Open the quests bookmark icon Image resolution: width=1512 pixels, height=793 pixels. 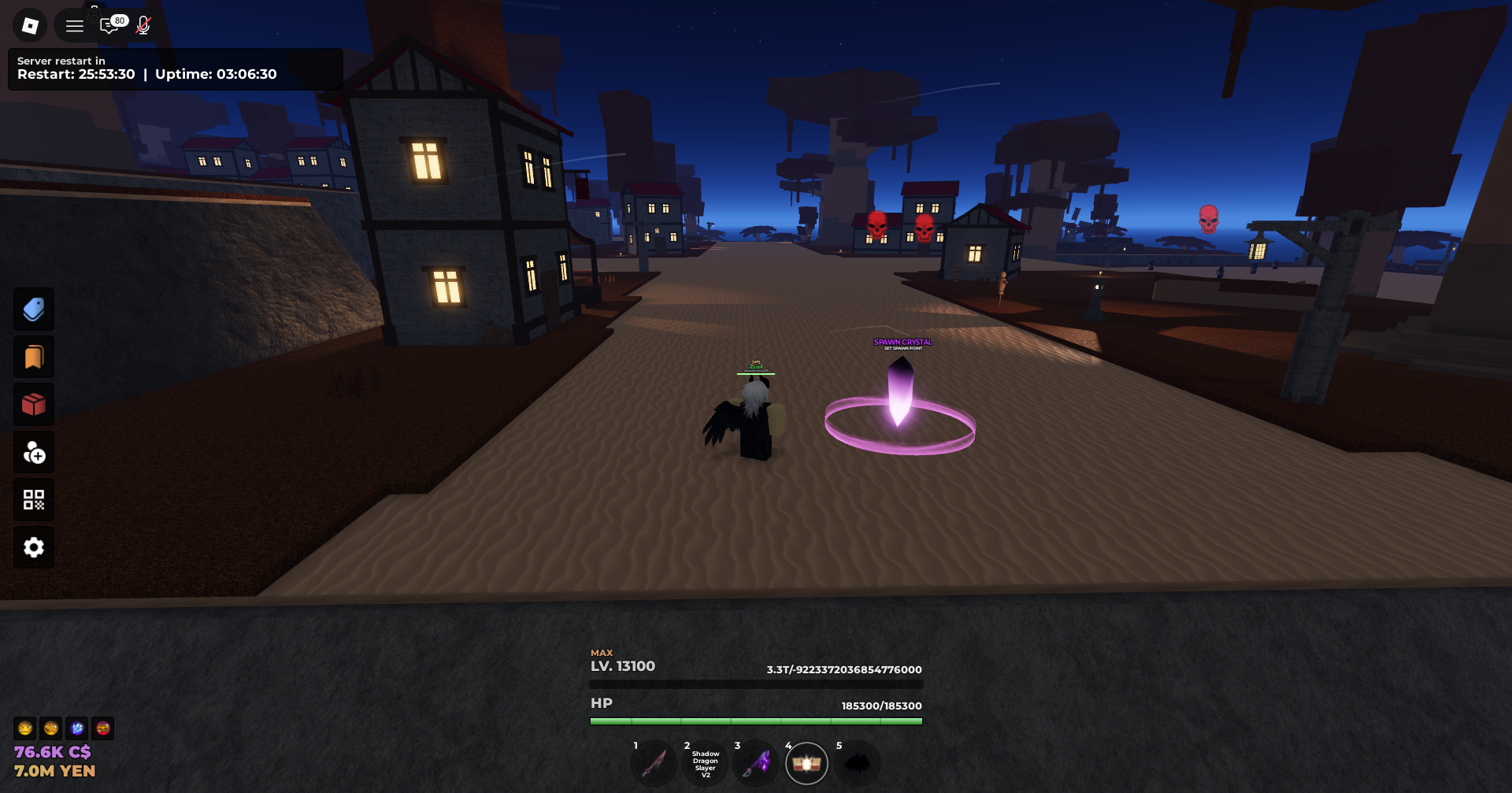click(x=33, y=356)
